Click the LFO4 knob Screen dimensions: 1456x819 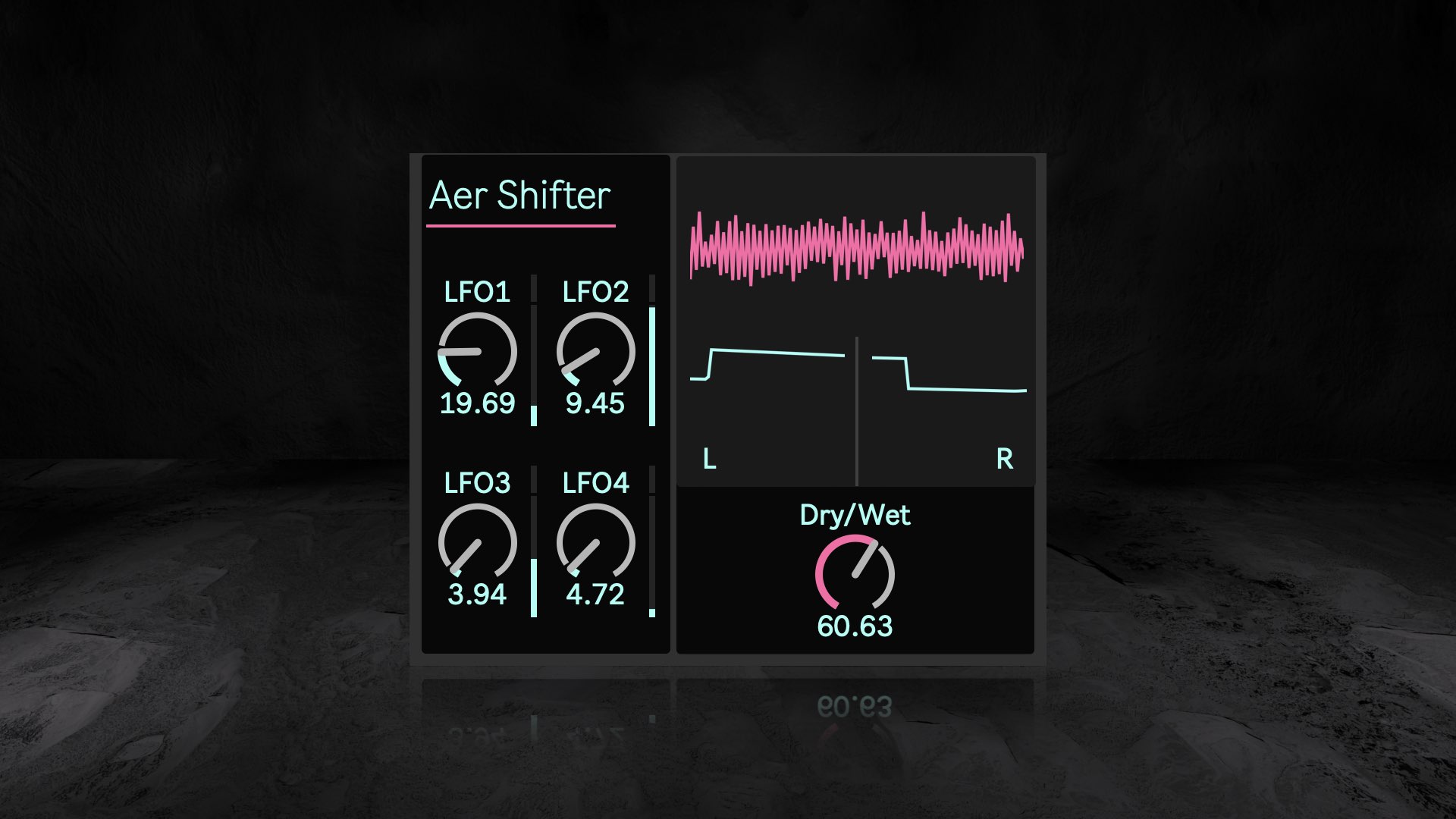(595, 542)
